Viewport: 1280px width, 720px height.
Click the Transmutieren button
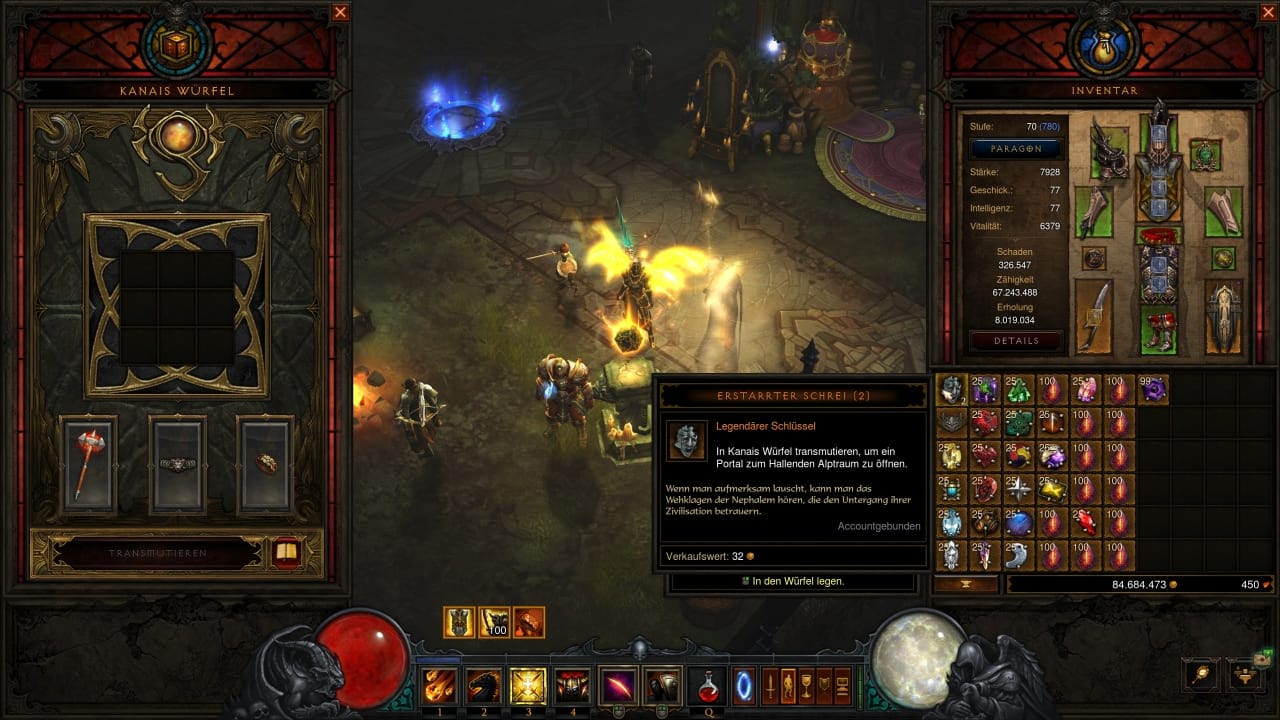pyautogui.click(x=158, y=553)
